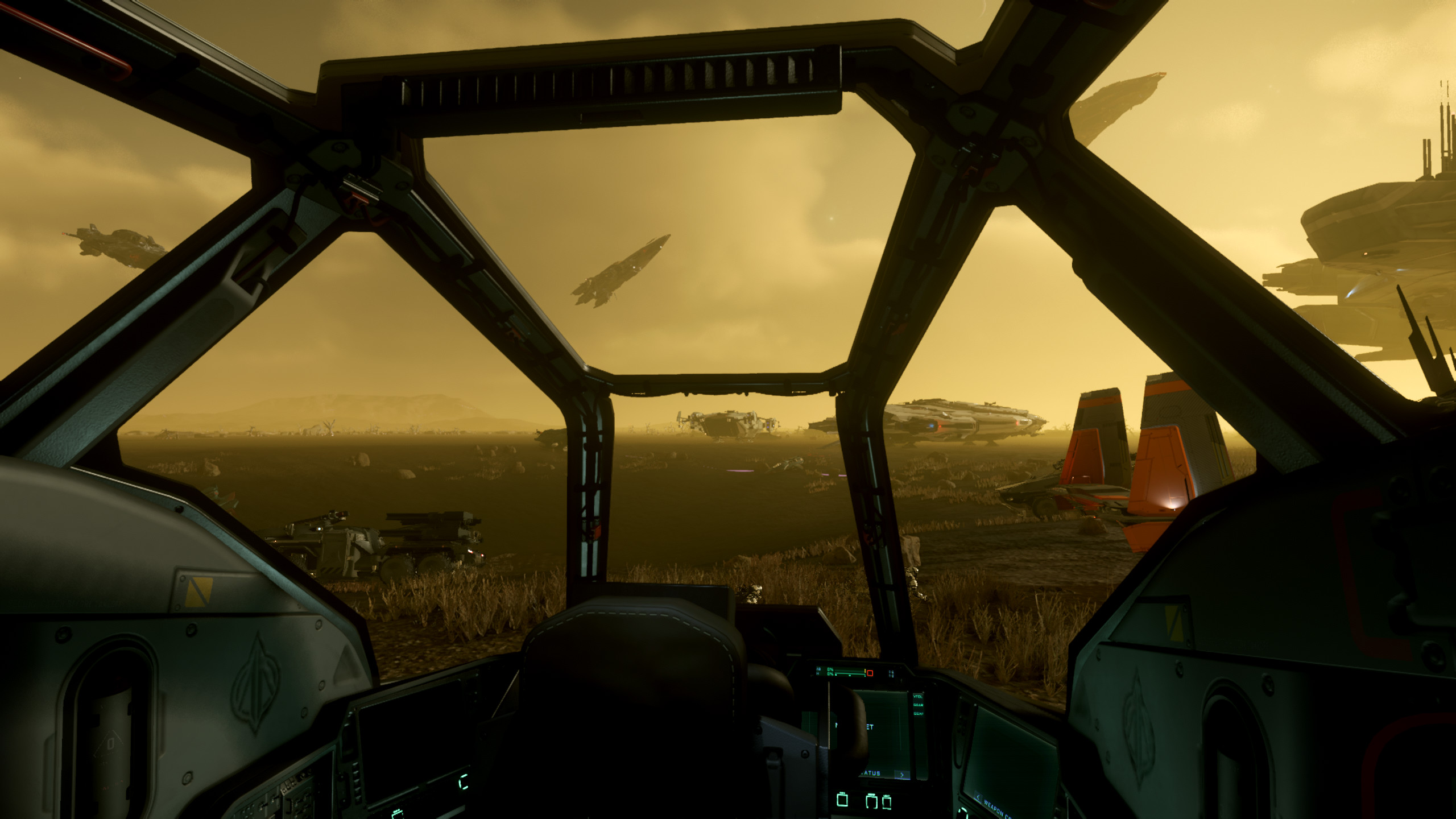
Task: Click the NO TARGET readout on the center display
Action: (x=854, y=726)
